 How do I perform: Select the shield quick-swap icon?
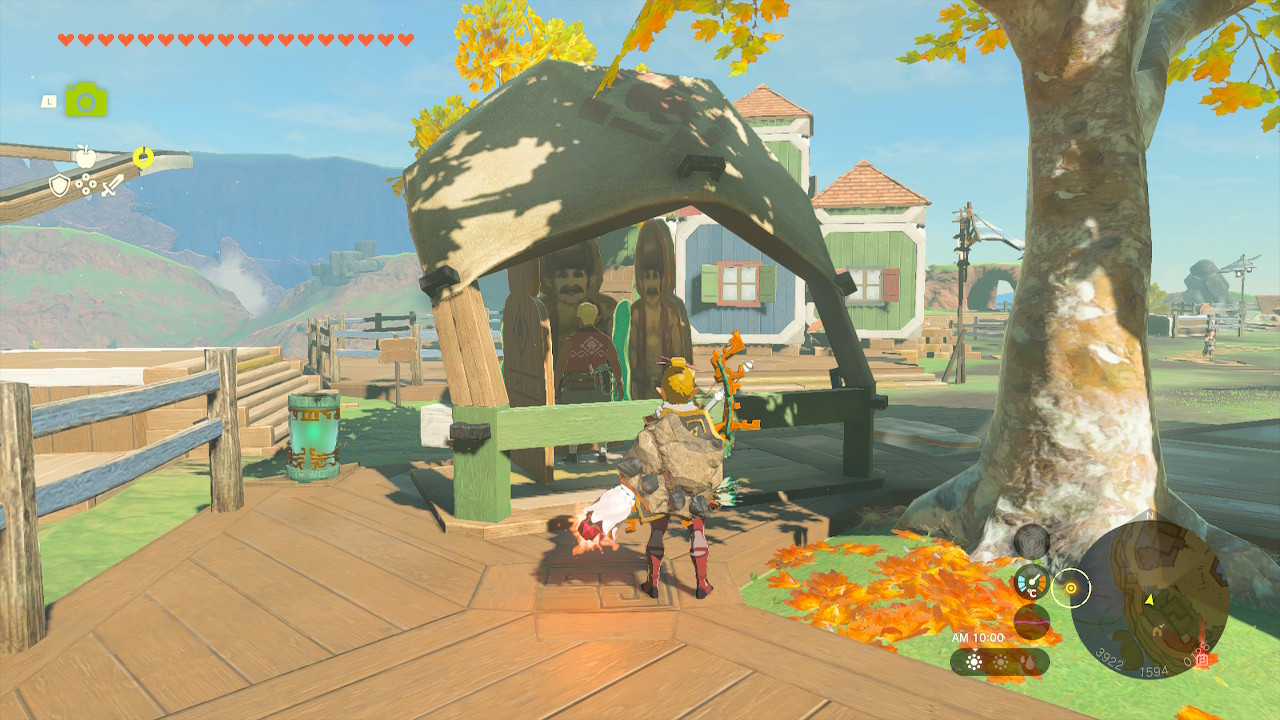[x=60, y=185]
